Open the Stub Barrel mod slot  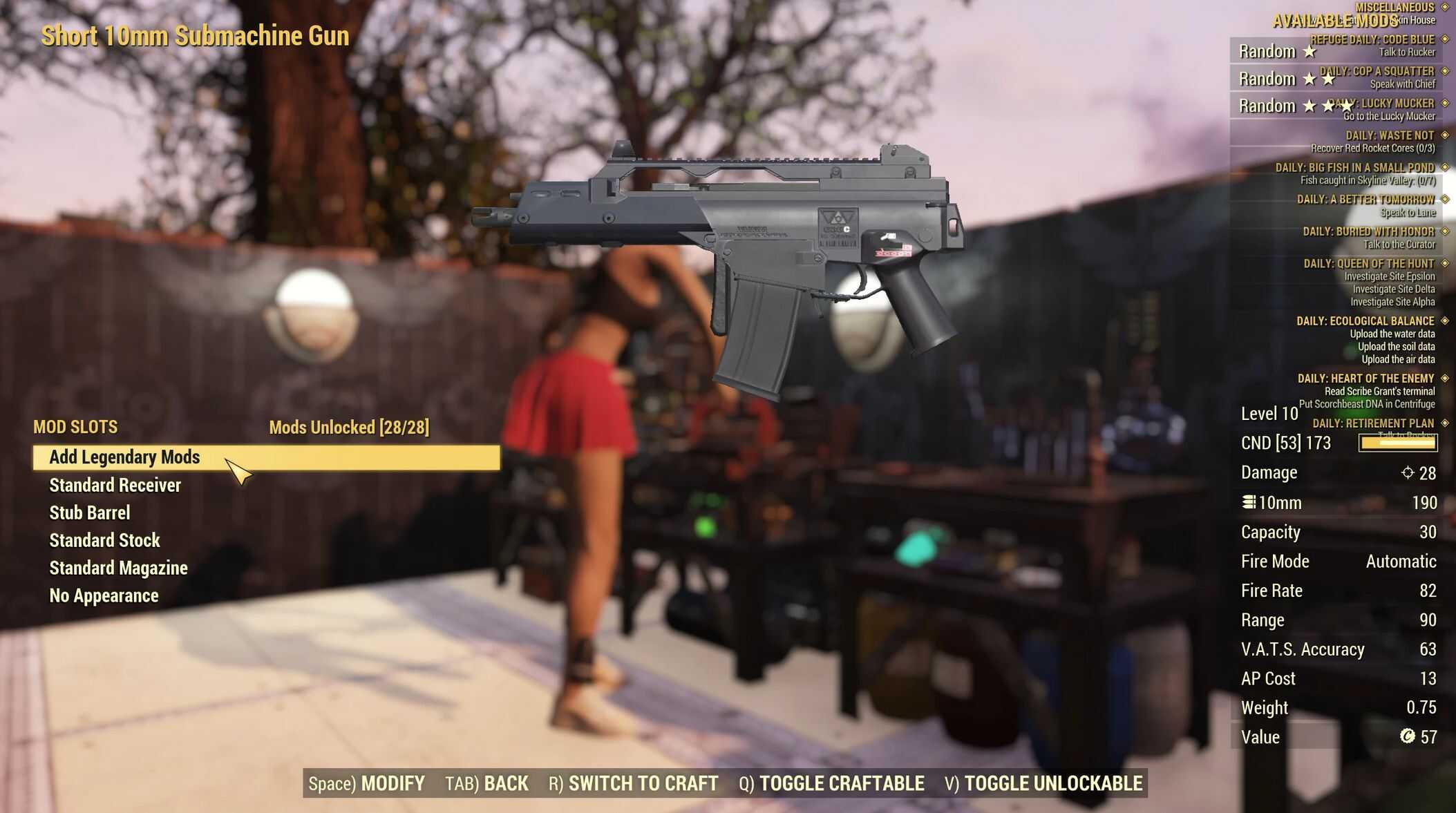tap(90, 513)
